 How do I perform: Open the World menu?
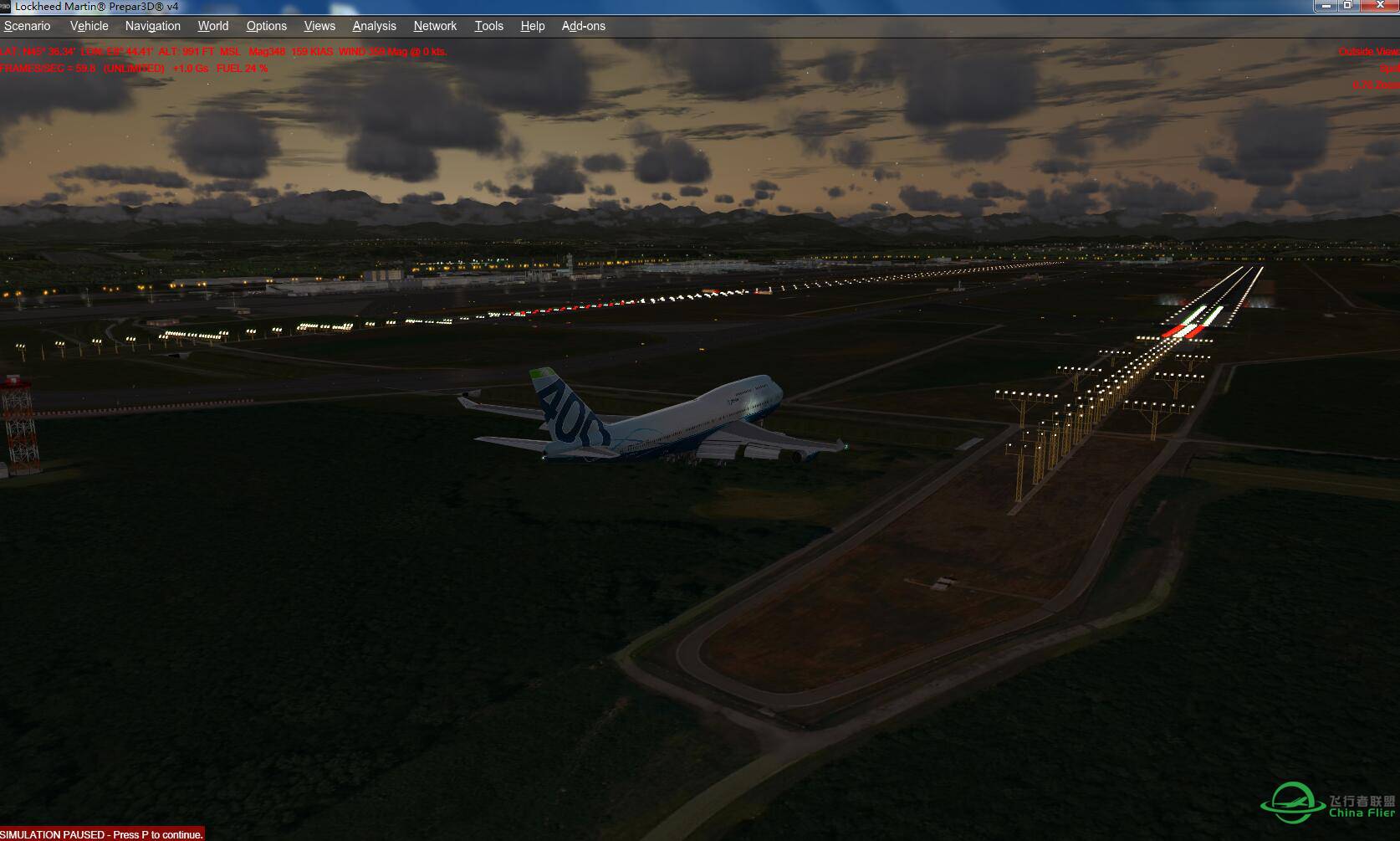pos(213,26)
